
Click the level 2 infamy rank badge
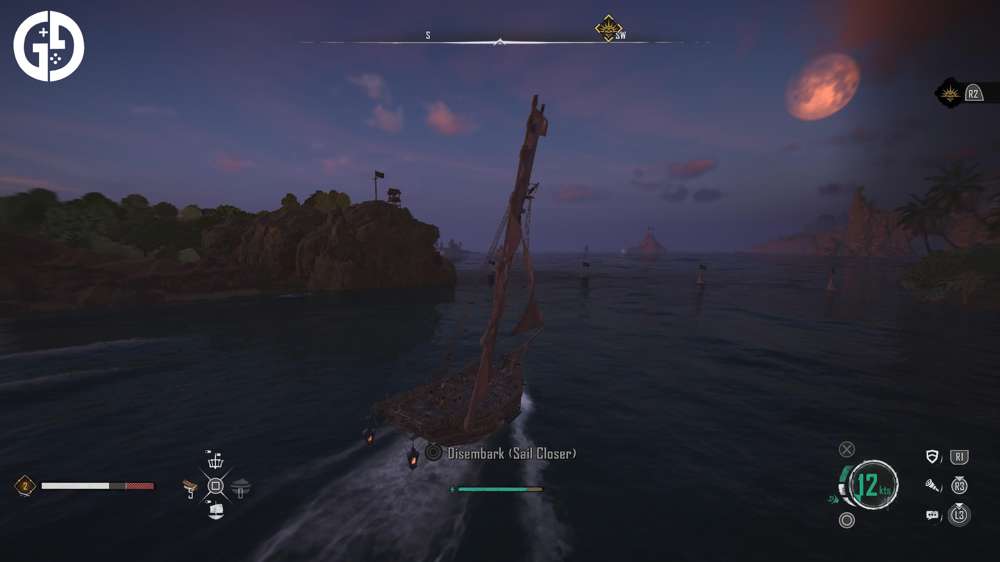pos(24,486)
